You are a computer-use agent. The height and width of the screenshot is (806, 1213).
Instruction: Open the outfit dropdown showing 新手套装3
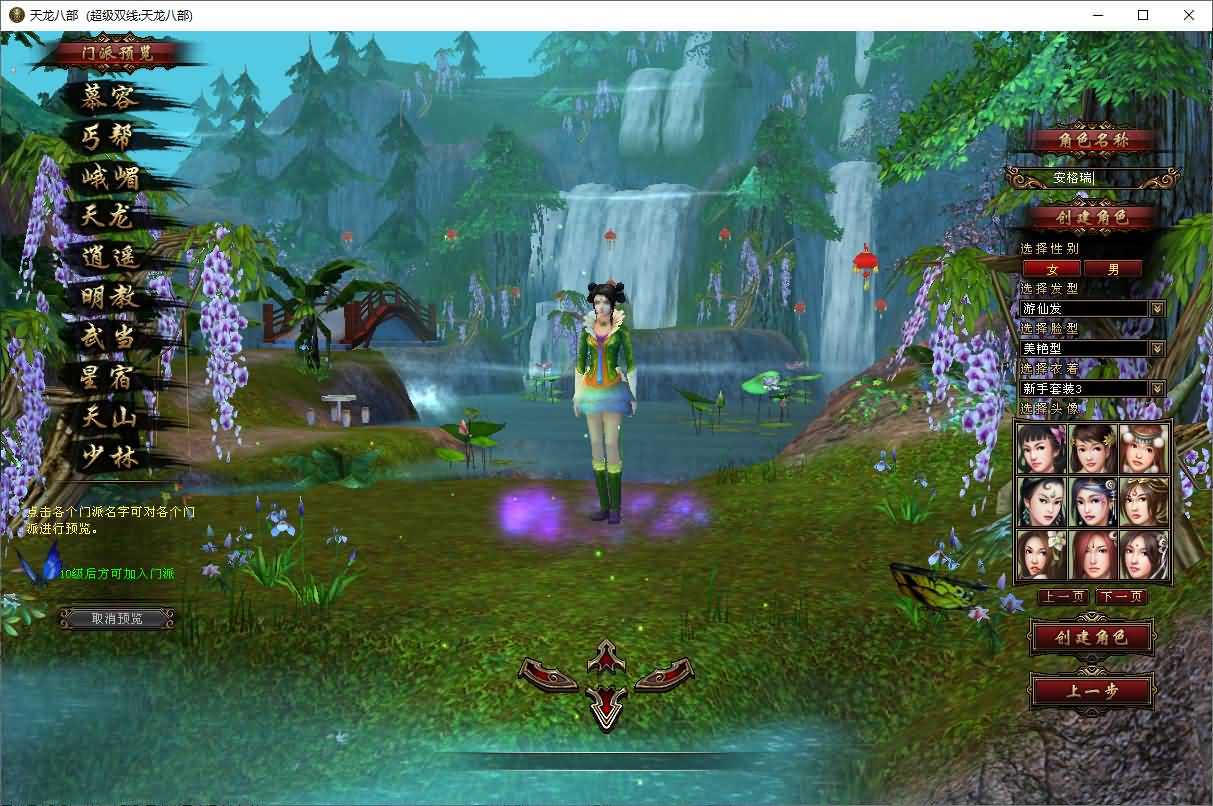1157,388
